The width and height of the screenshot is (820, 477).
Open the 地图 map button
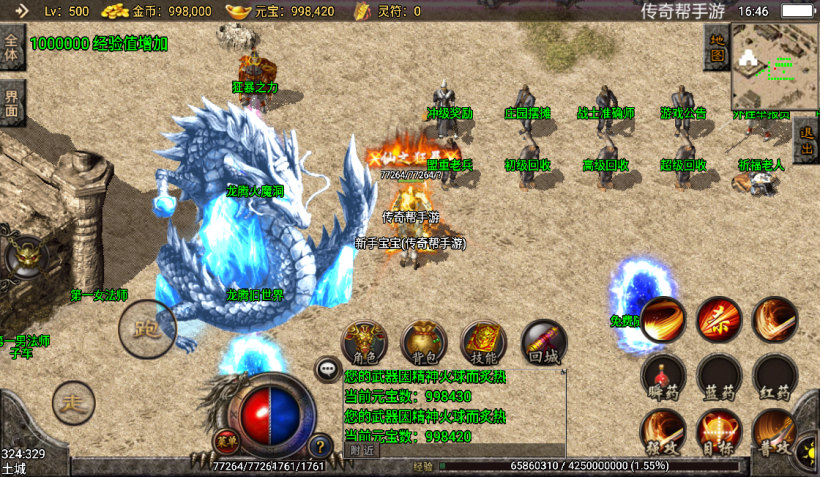click(x=717, y=50)
